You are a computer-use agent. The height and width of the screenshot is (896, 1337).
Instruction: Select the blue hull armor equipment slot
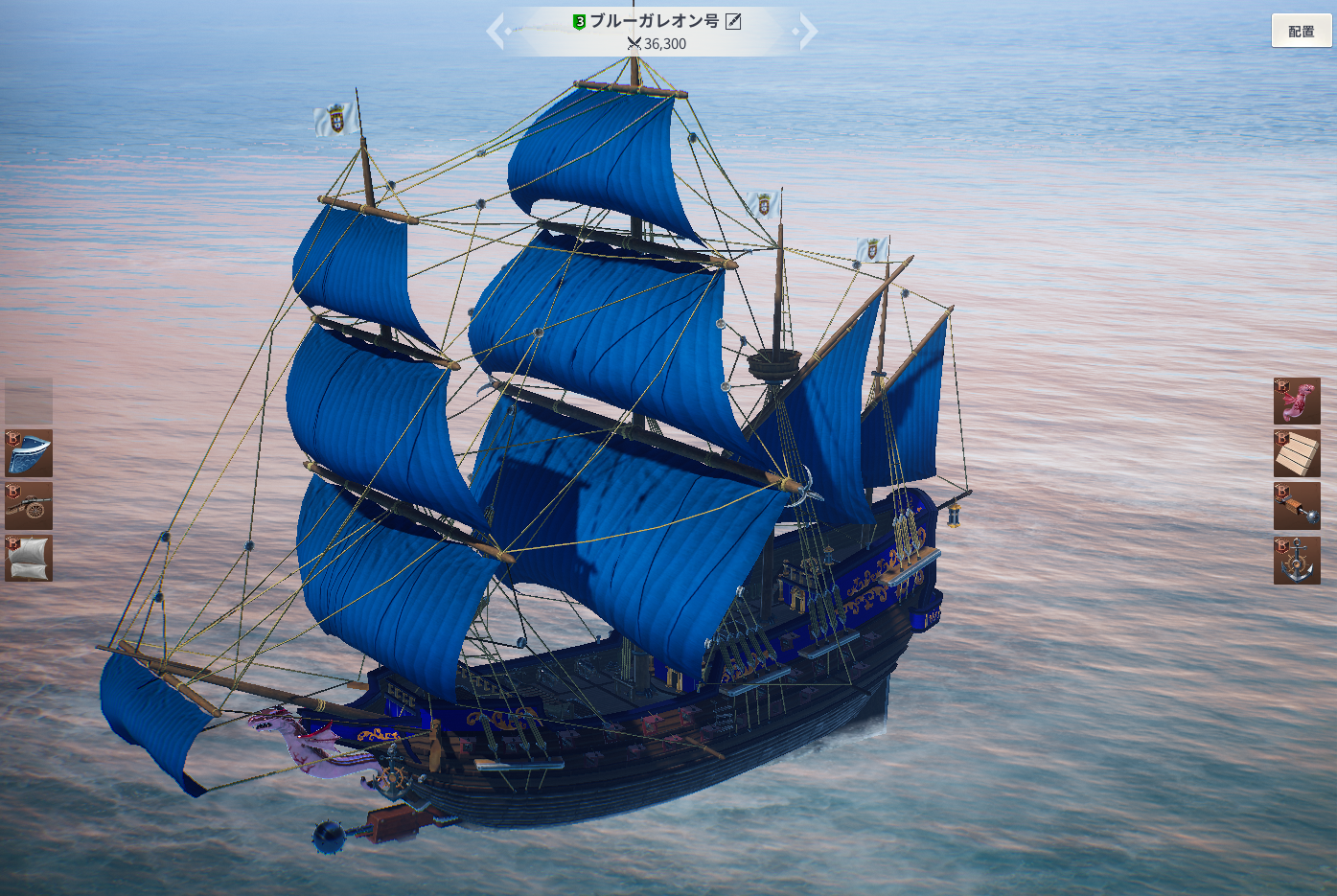29,453
